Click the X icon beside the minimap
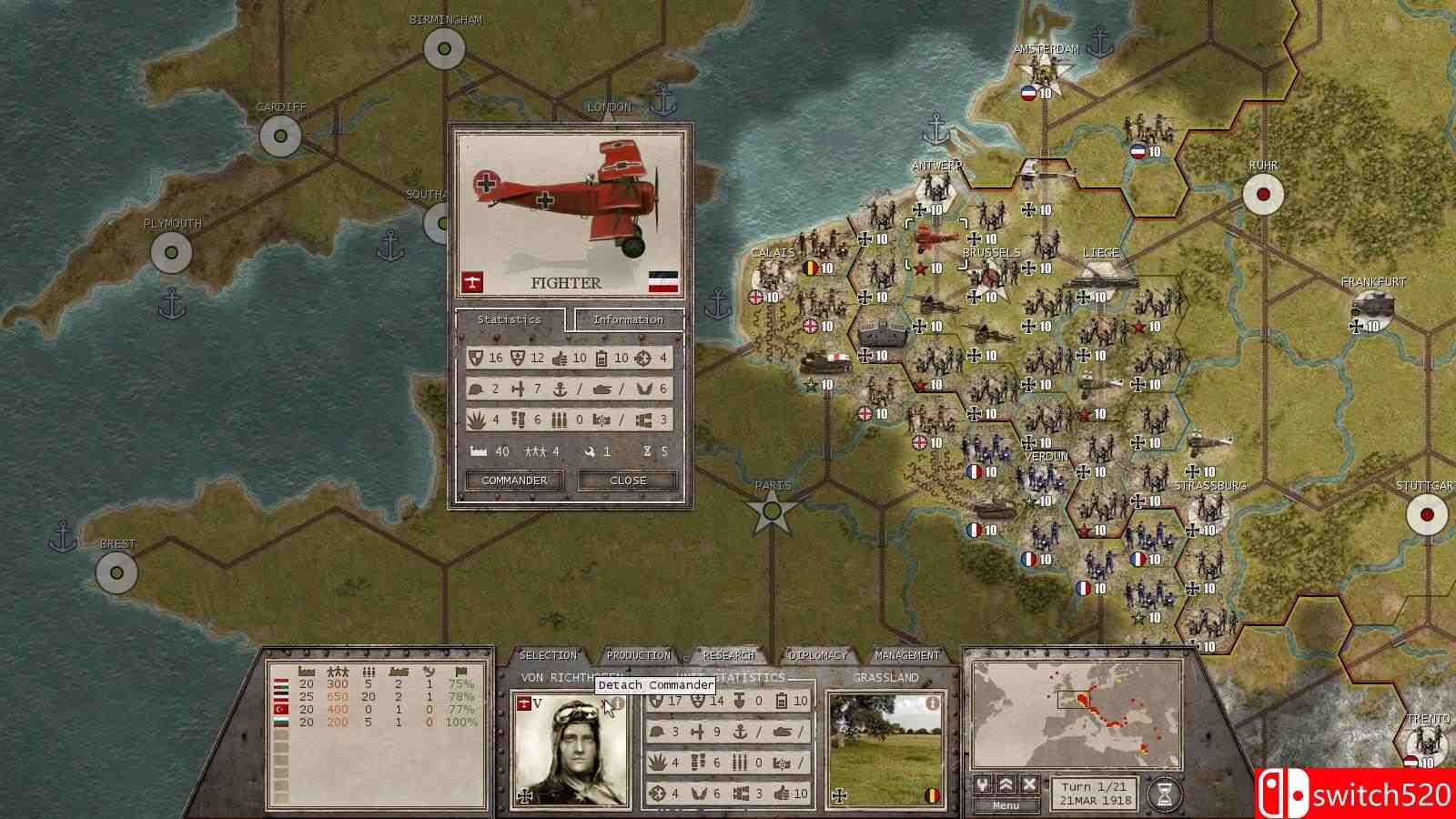Screen dimensions: 1456x819 click(x=1029, y=784)
